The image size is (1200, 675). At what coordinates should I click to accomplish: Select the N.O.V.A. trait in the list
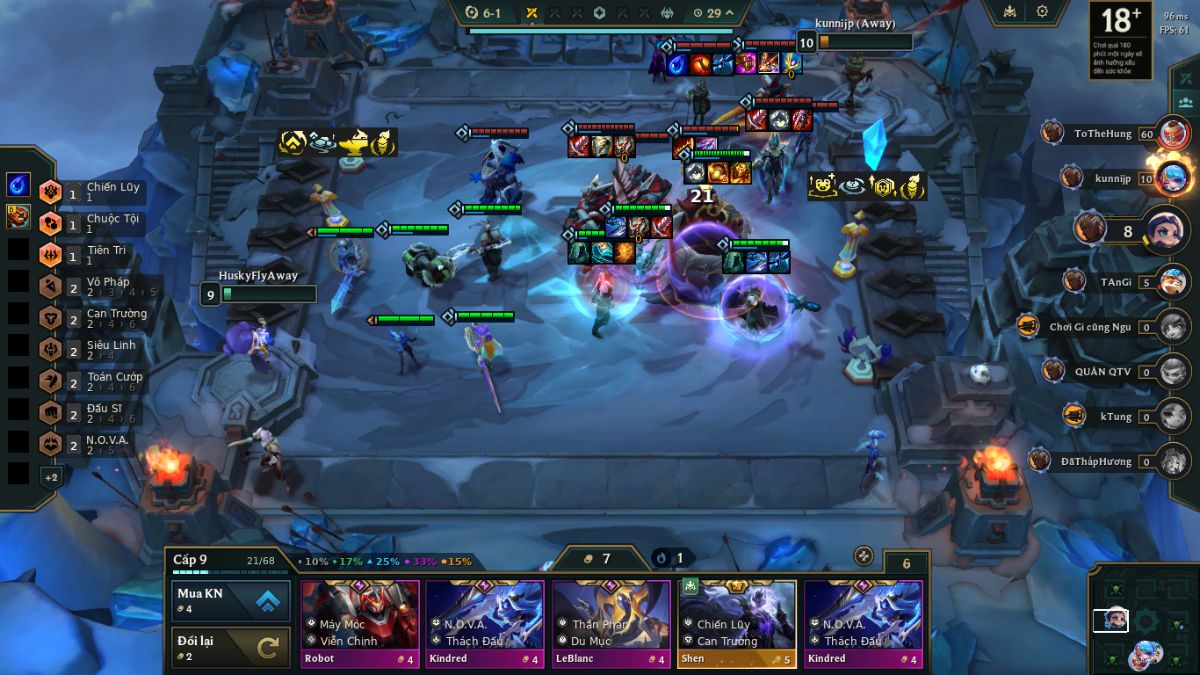pyautogui.click(x=95, y=445)
